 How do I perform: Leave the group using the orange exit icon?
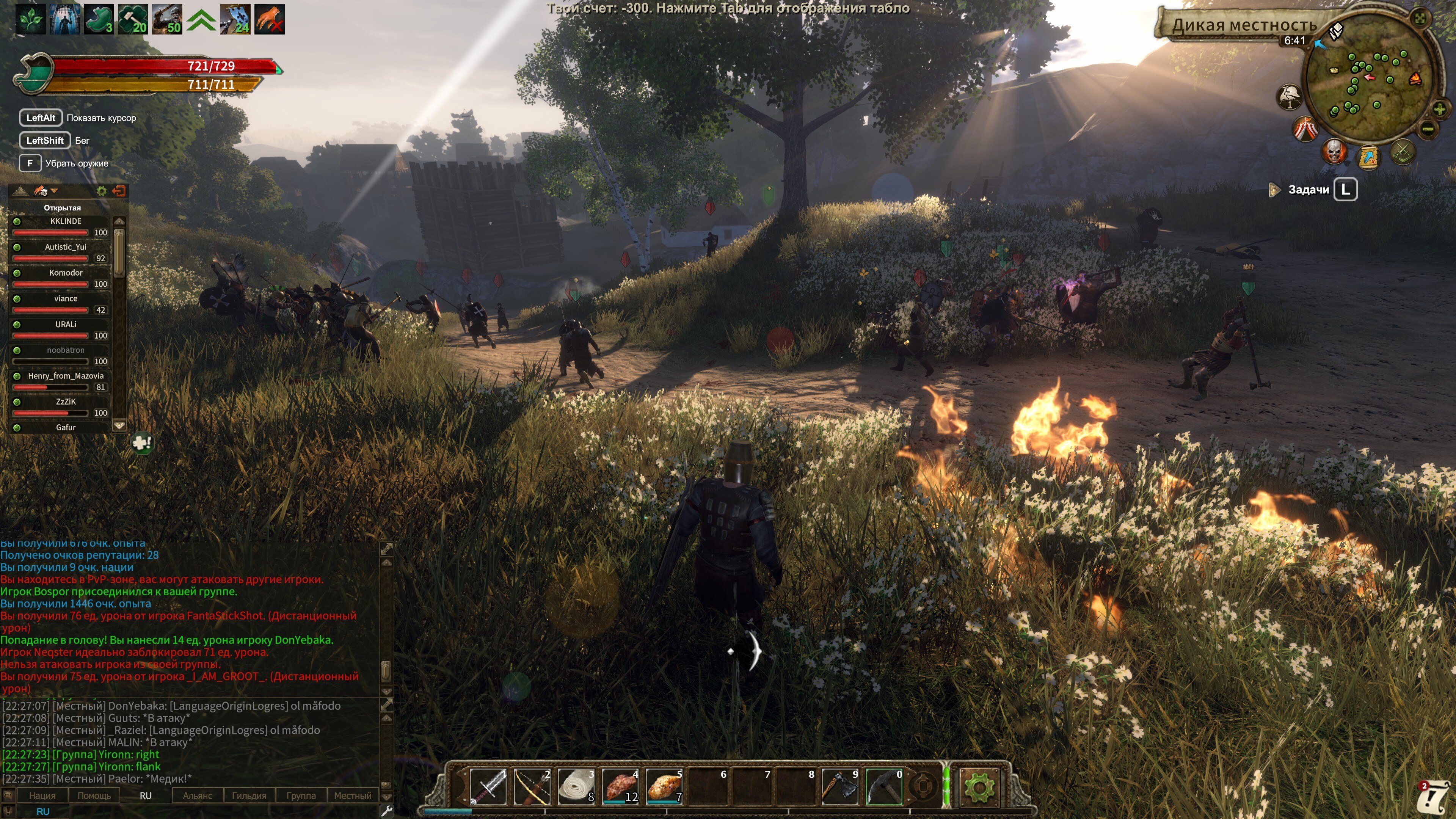pos(119,191)
